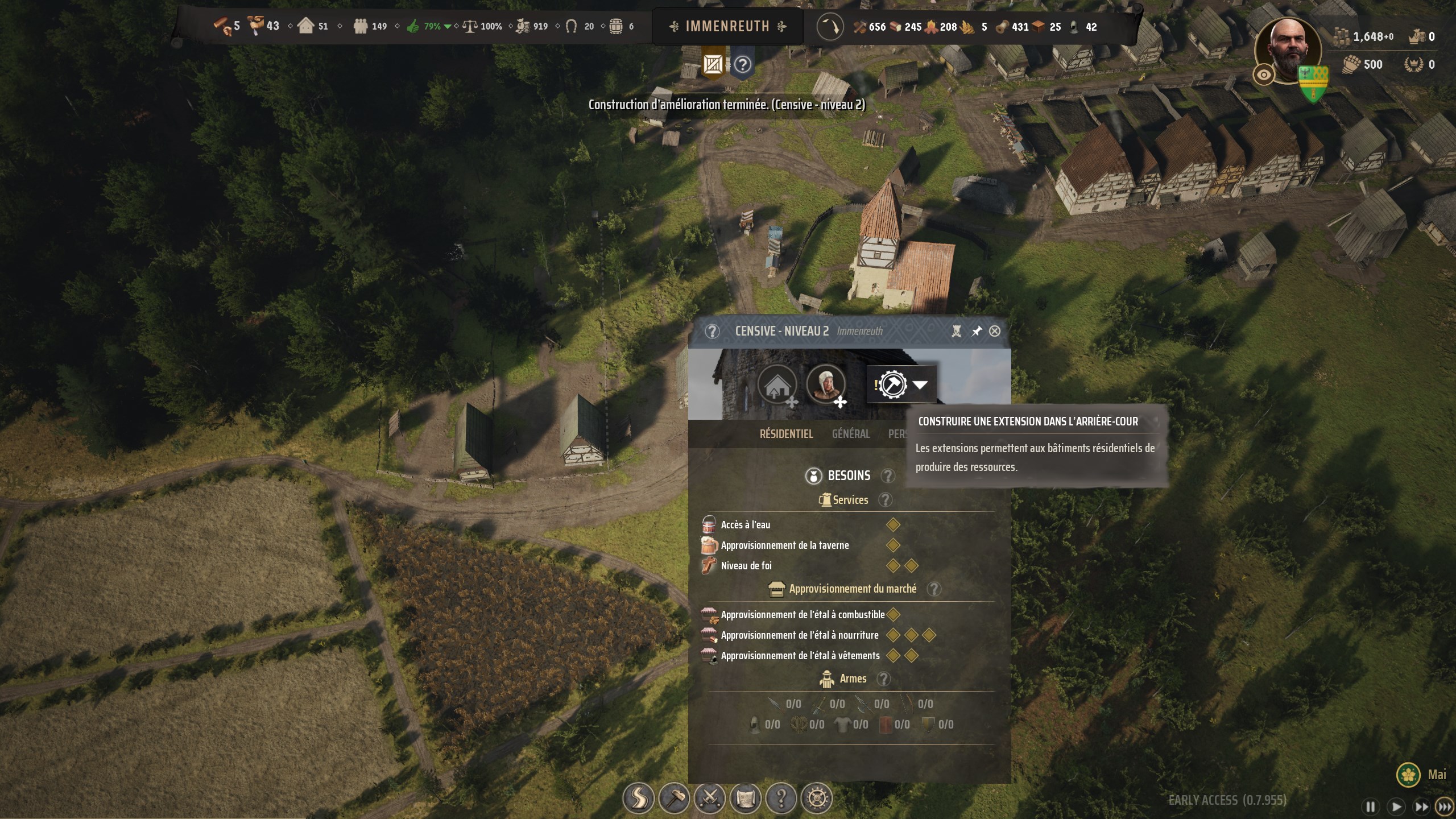Open the Immenreuth settlement title banner
Image resolution: width=1456 pixels, height=819 pixels.
727,26
